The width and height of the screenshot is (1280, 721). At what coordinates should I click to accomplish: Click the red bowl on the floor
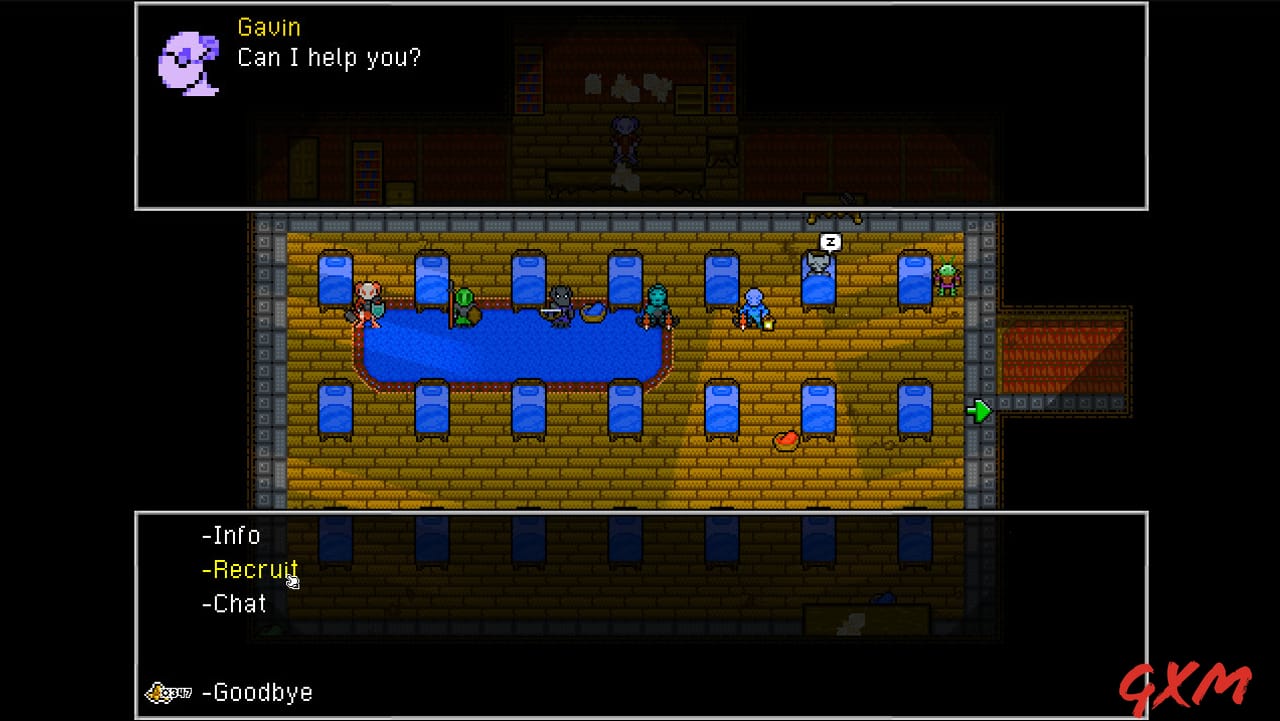(785, 440)
